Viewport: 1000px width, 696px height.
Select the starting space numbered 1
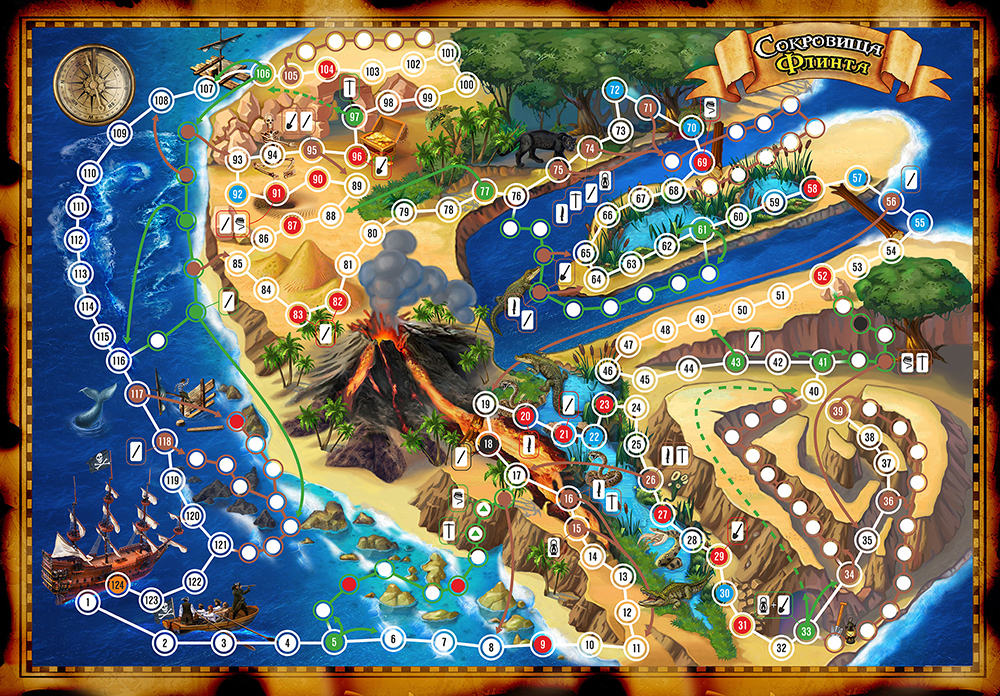click(88, 602)
